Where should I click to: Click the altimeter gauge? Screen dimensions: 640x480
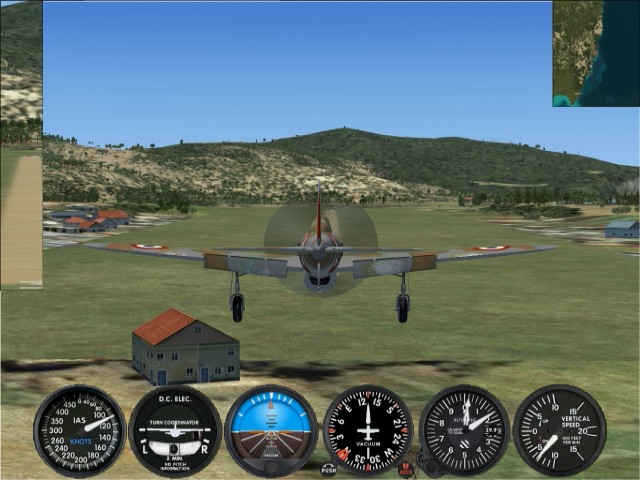(x=464, y=430)
